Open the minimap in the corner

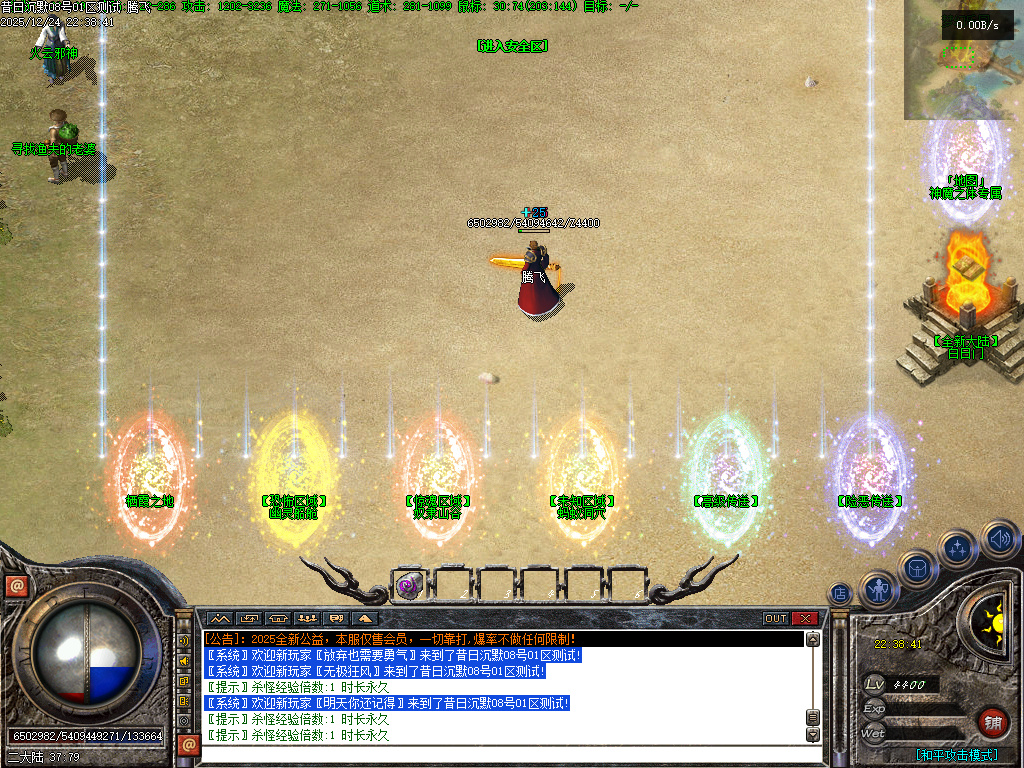(963, 60)
